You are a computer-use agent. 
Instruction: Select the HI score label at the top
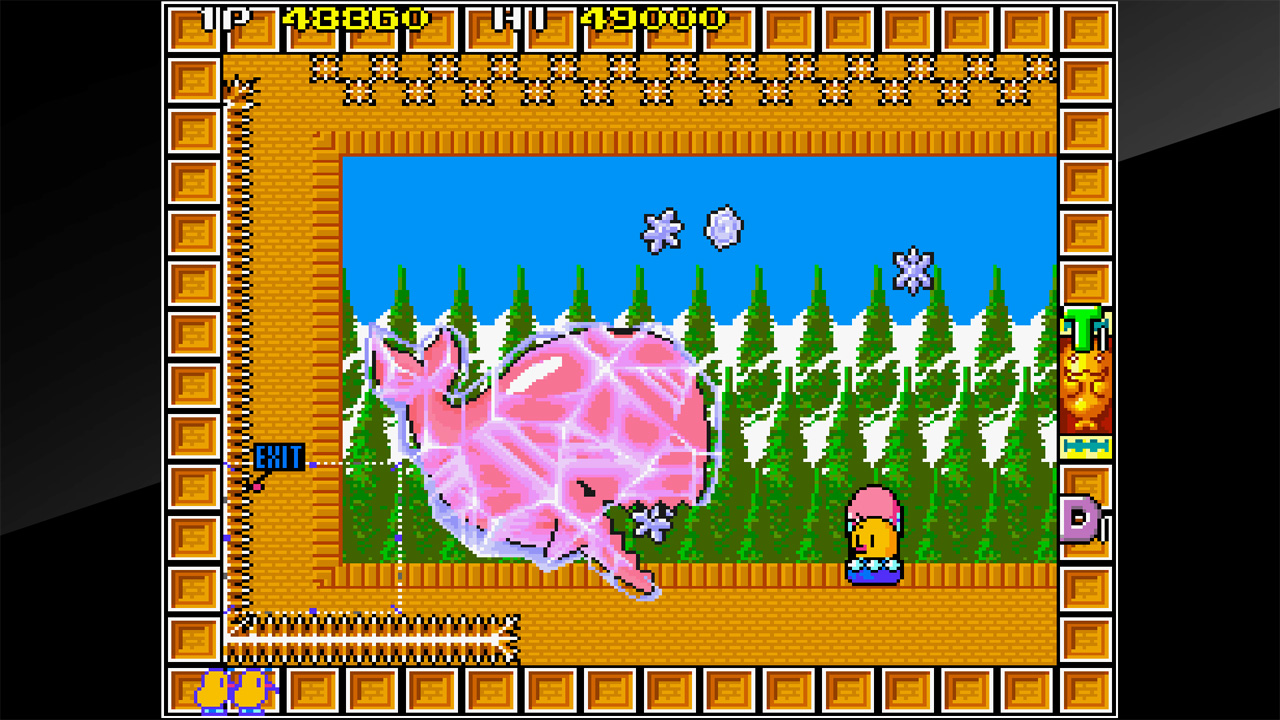click(518, 17)
